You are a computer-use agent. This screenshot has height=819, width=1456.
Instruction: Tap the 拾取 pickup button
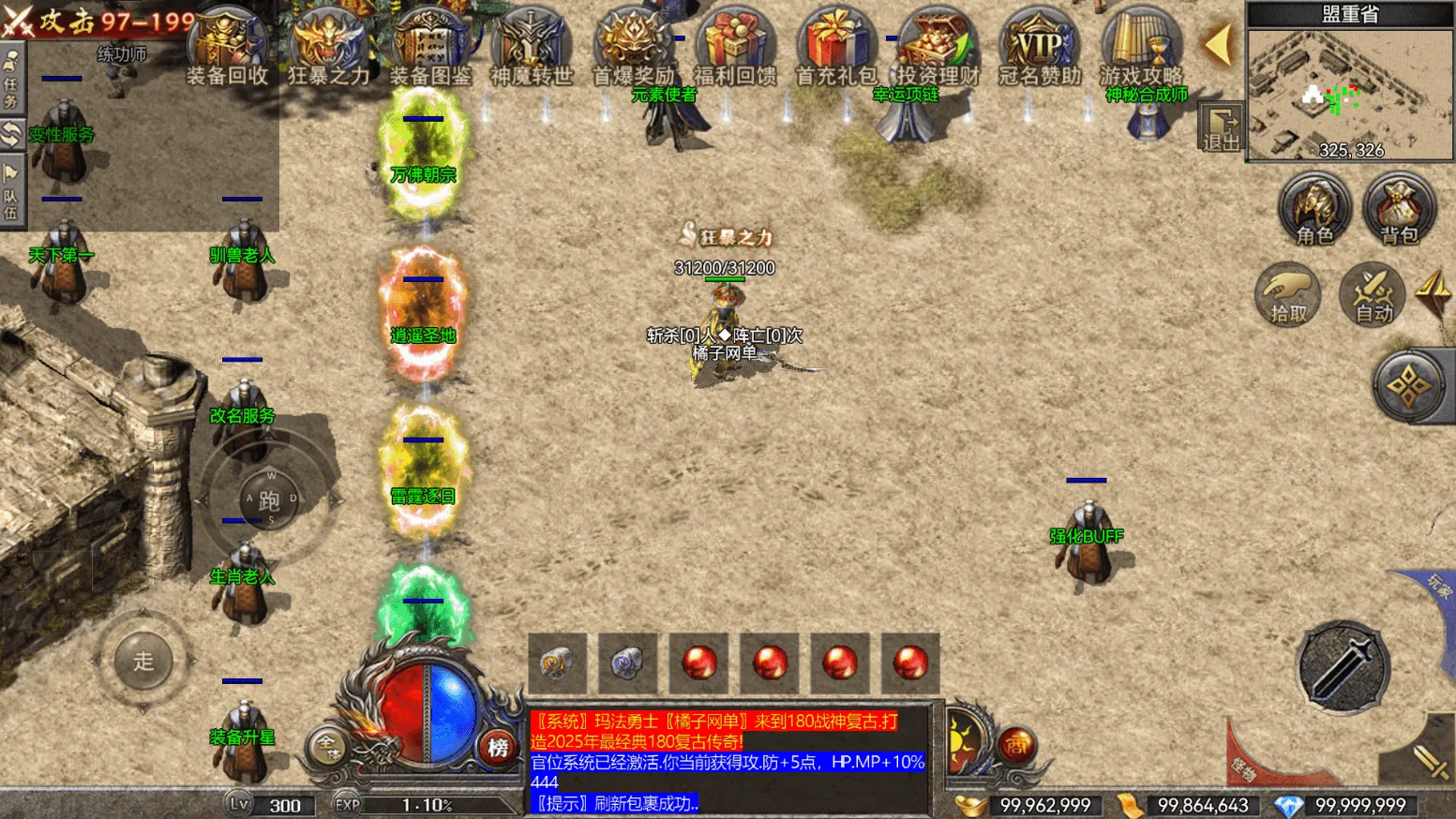pos(1288,295)
